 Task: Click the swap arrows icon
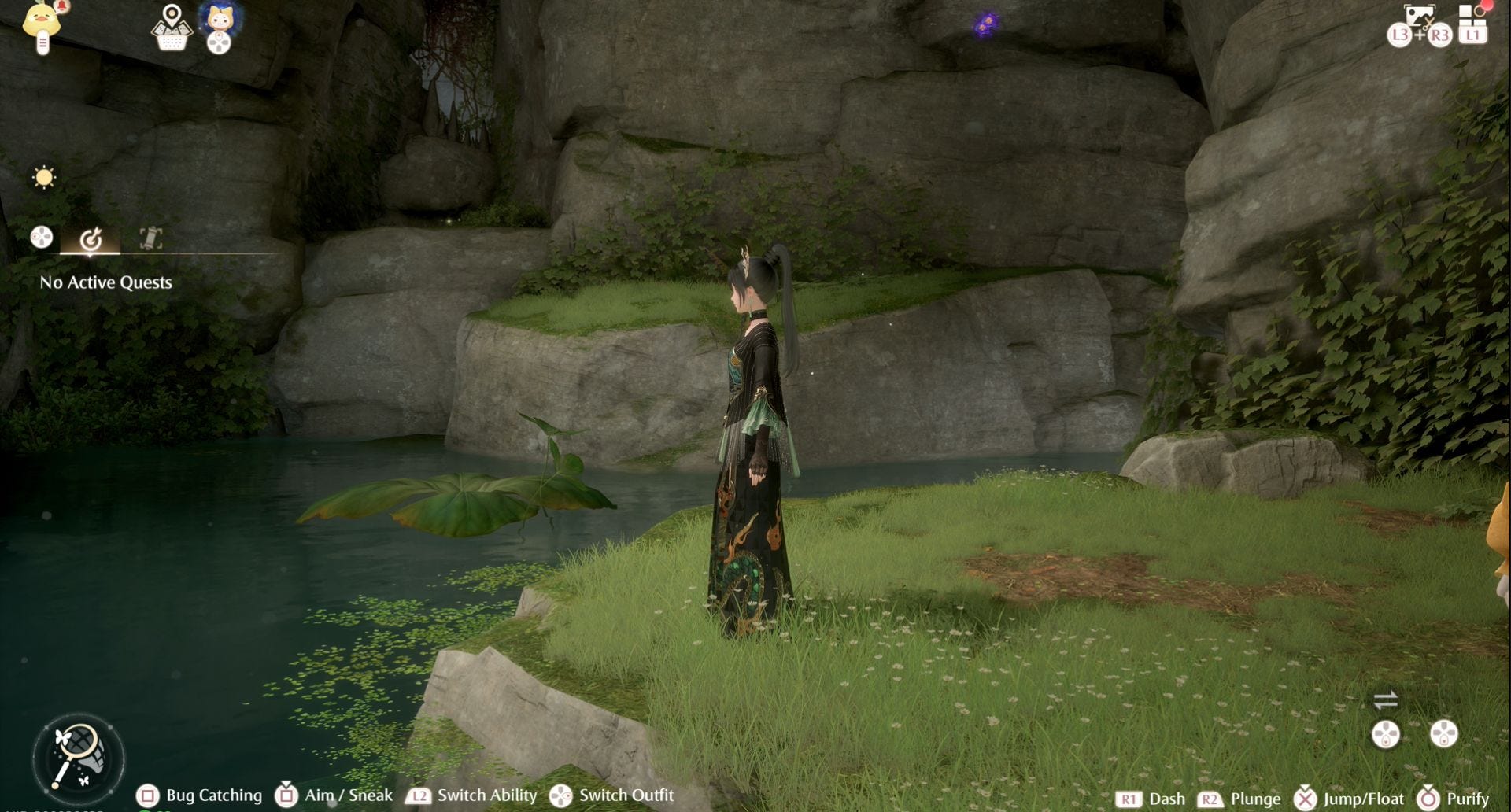[1385, 699]
